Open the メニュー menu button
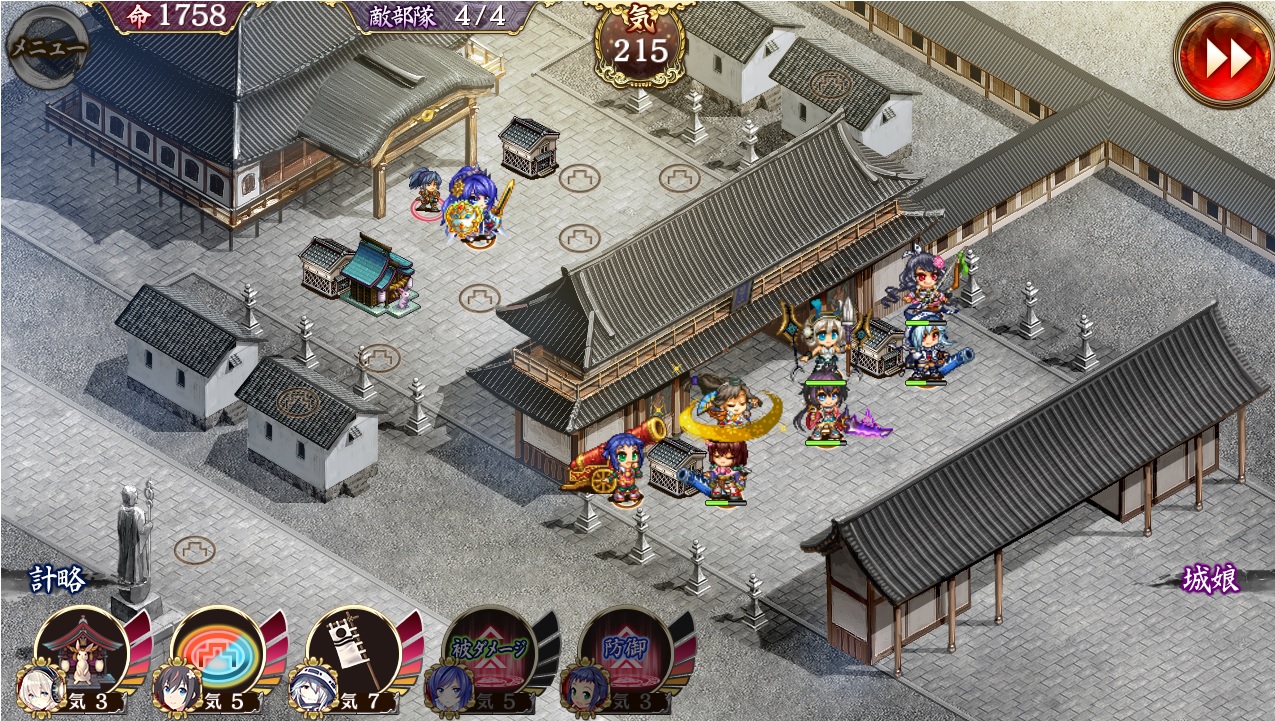Screen dimensions: 1275x721 coord(47,47)
